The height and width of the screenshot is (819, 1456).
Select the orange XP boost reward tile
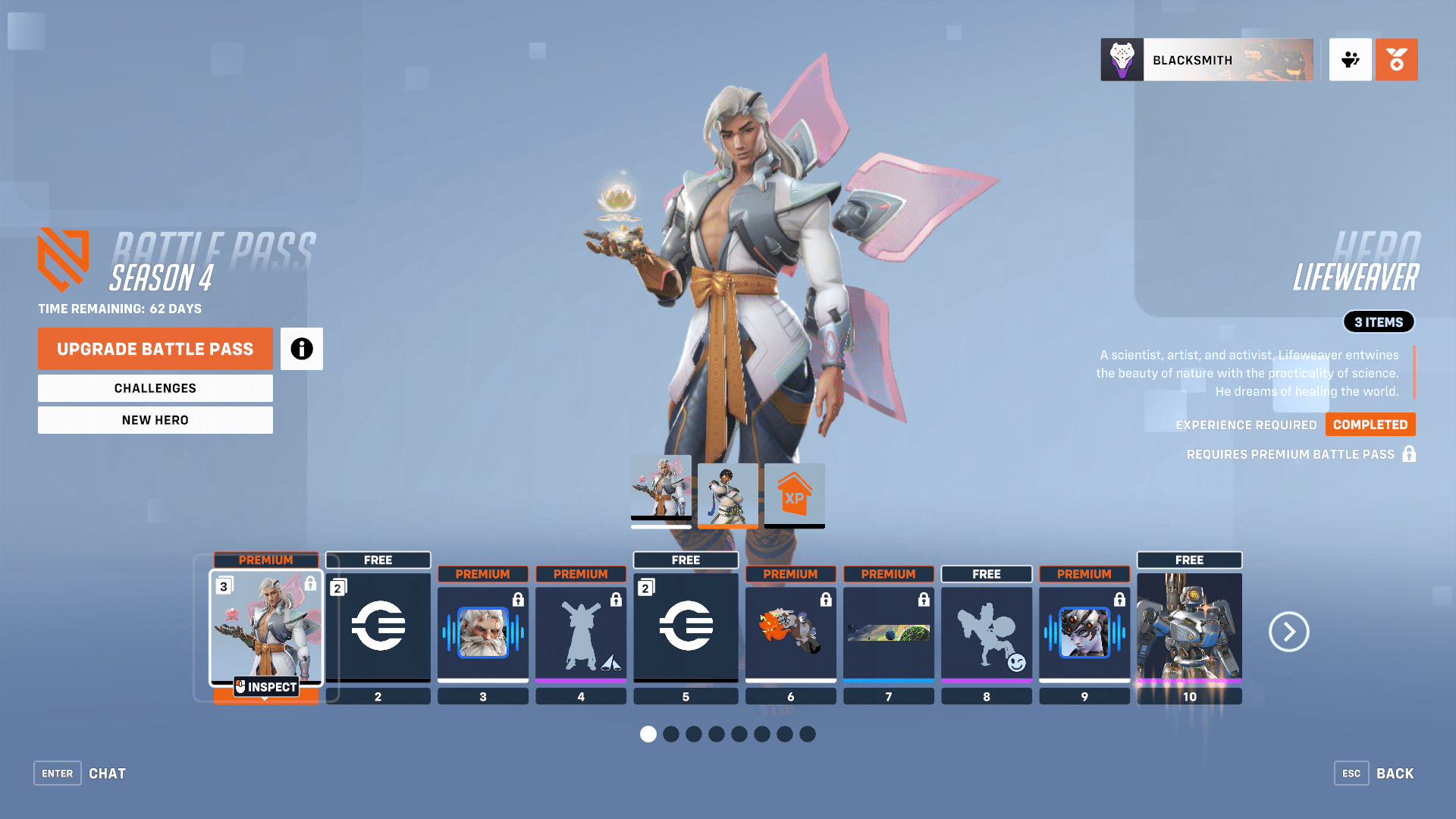793,495
